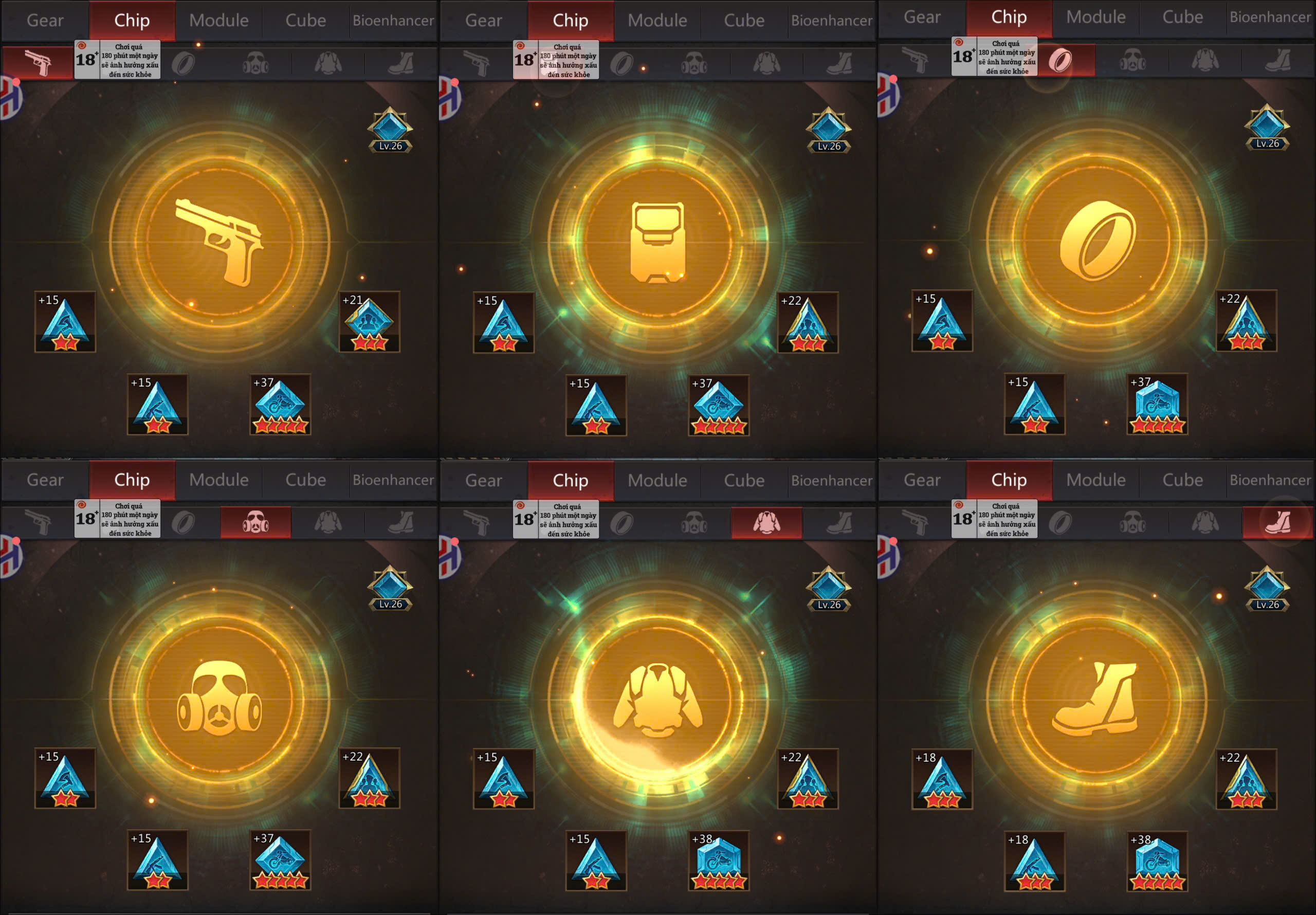Tap the large golden jacket emblem
The width and height of the screenshot is (1316, 915).
(x=657, y=700)
